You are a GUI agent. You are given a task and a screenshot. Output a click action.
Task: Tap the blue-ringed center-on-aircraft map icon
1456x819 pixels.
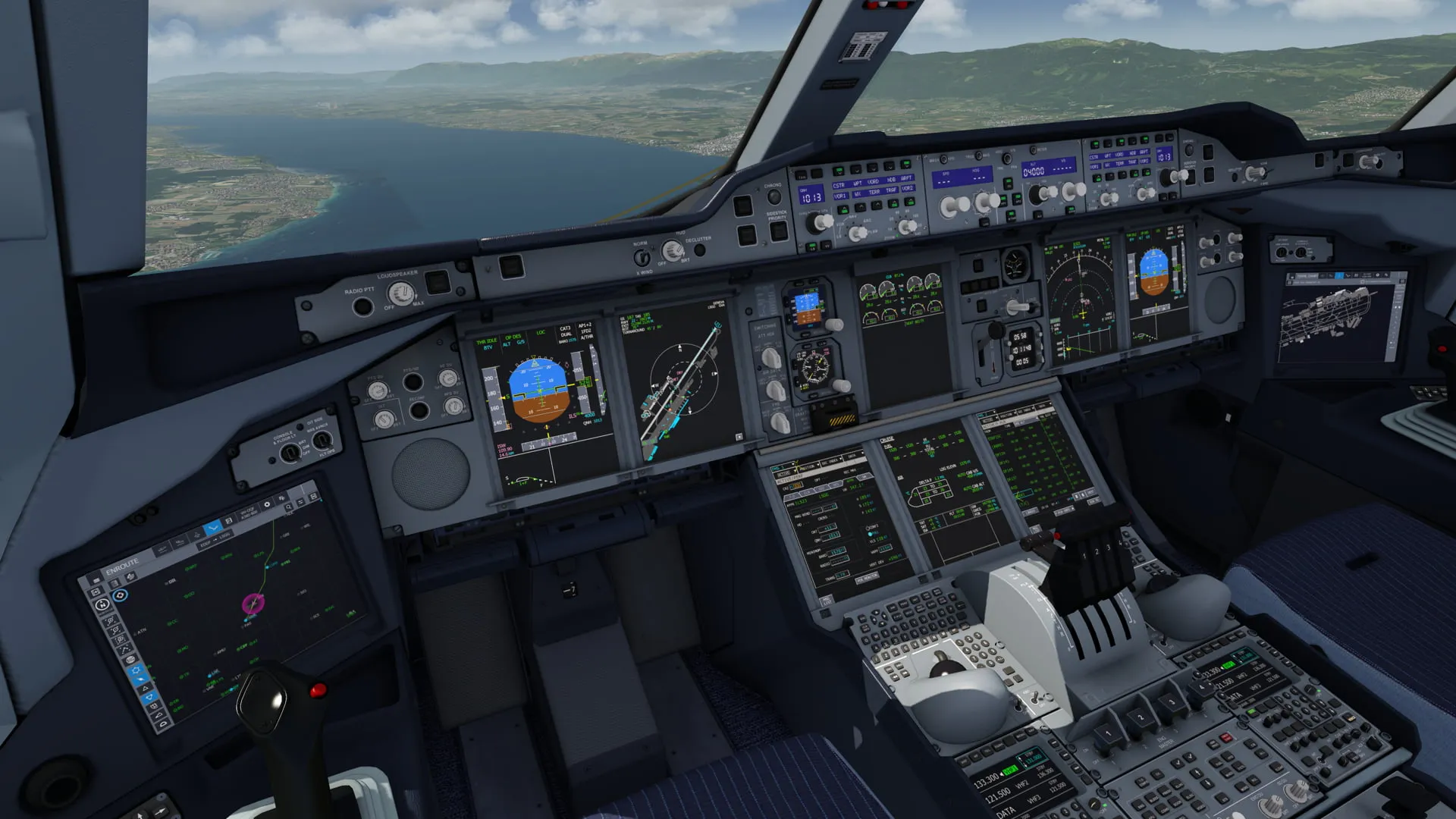tap(119, 596)
